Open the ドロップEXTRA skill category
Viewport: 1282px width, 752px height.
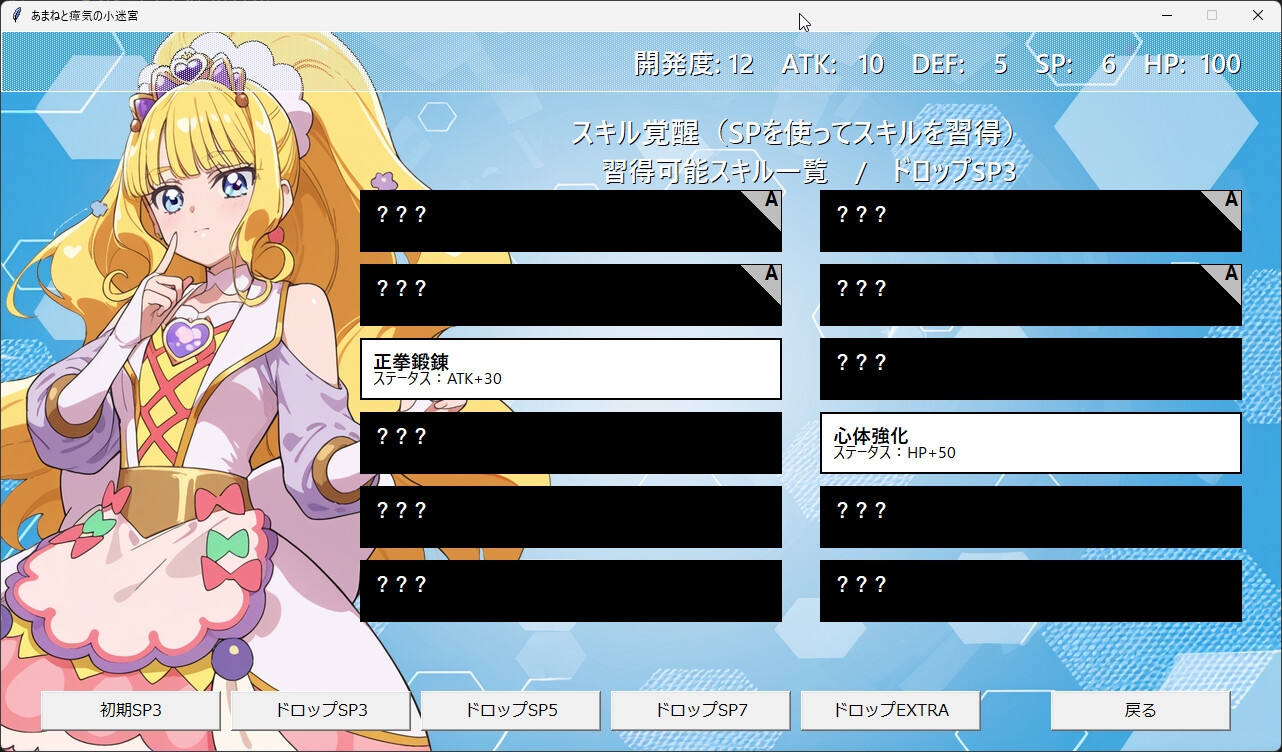[890, 710]
